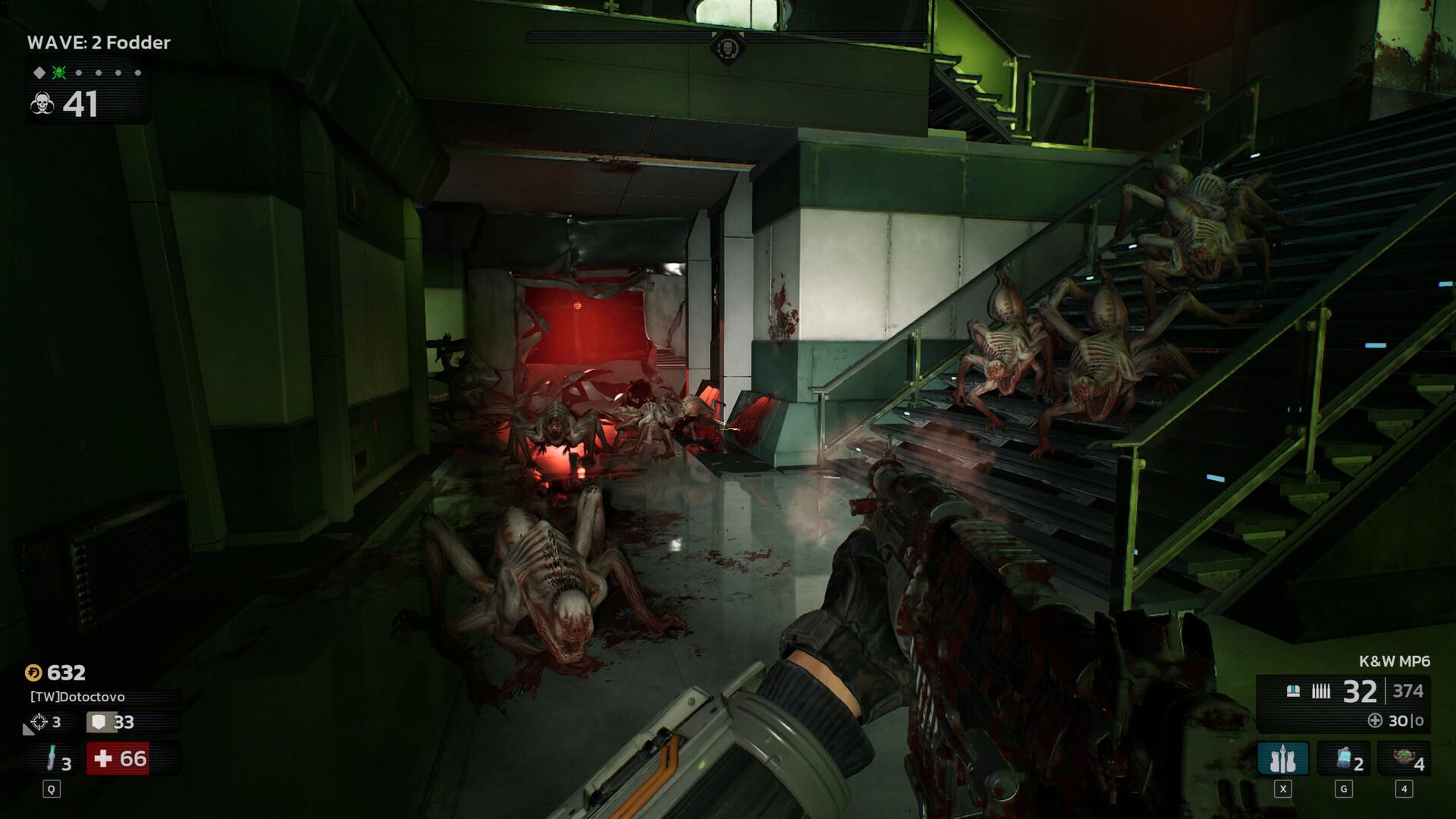Select the grenade item icon bound to 4
Image resolution: width=1456 pixels, height=819 pixels.
point(1405,758)
